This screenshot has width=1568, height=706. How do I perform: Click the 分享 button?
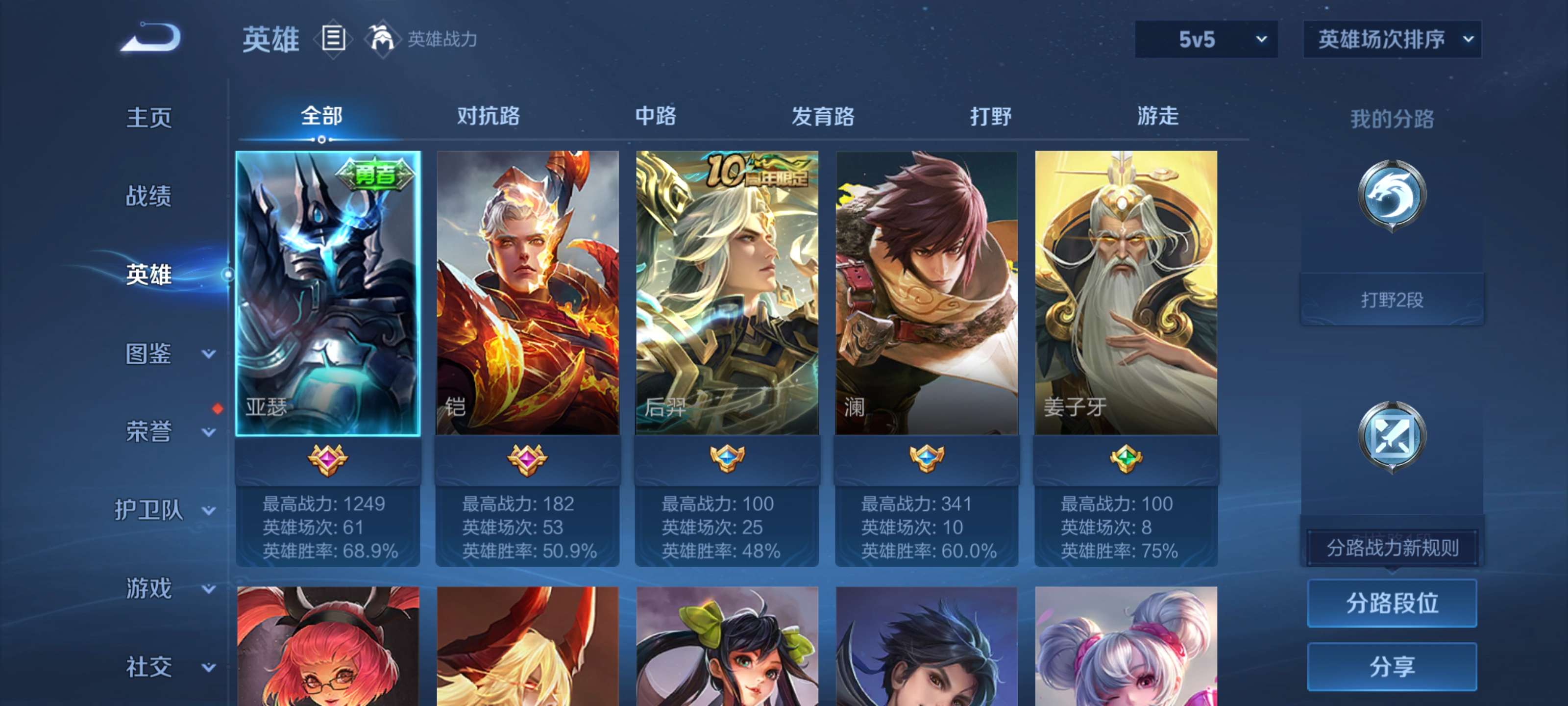click(x=1393, y=666)
